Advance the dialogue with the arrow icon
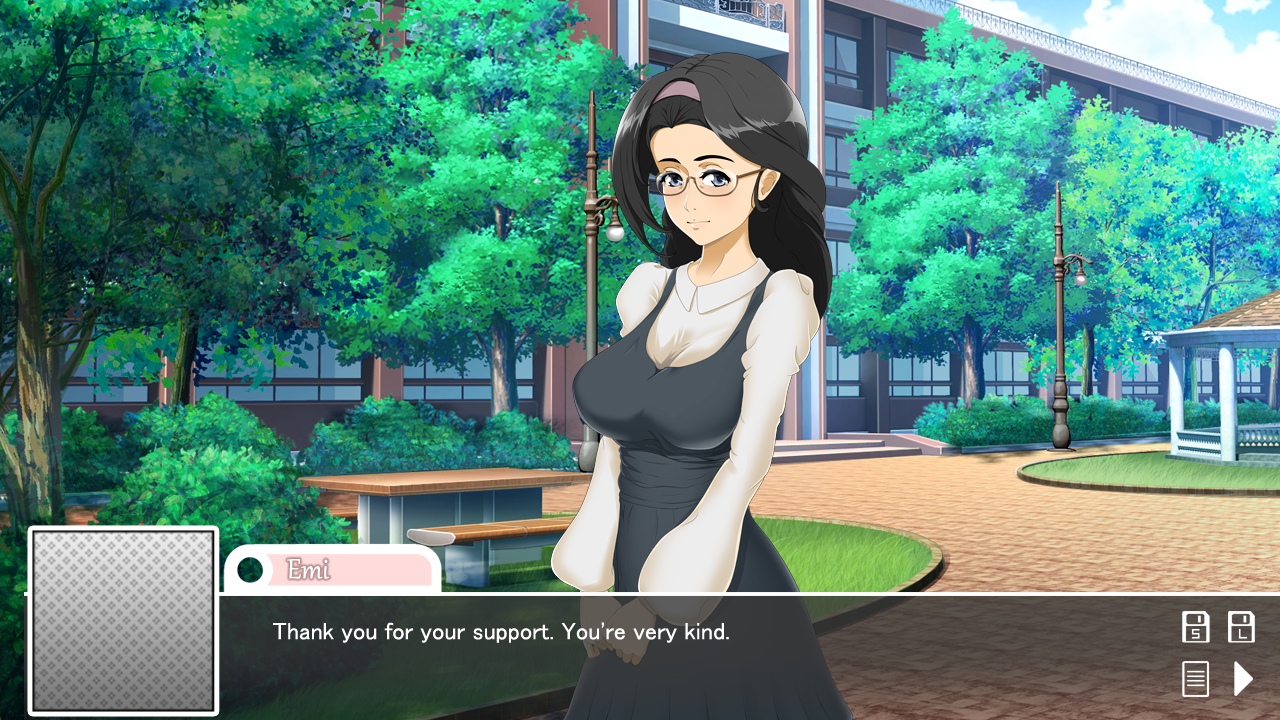The image size is (1280, 720). tap(1241, 678)
